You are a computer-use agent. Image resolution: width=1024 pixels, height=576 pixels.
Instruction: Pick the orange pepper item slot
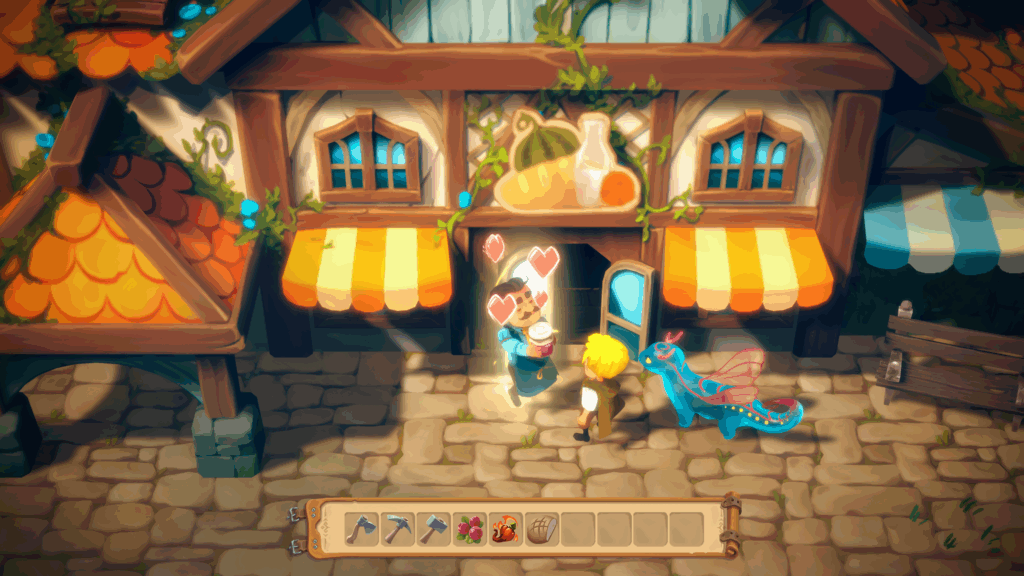click(505, 528)
